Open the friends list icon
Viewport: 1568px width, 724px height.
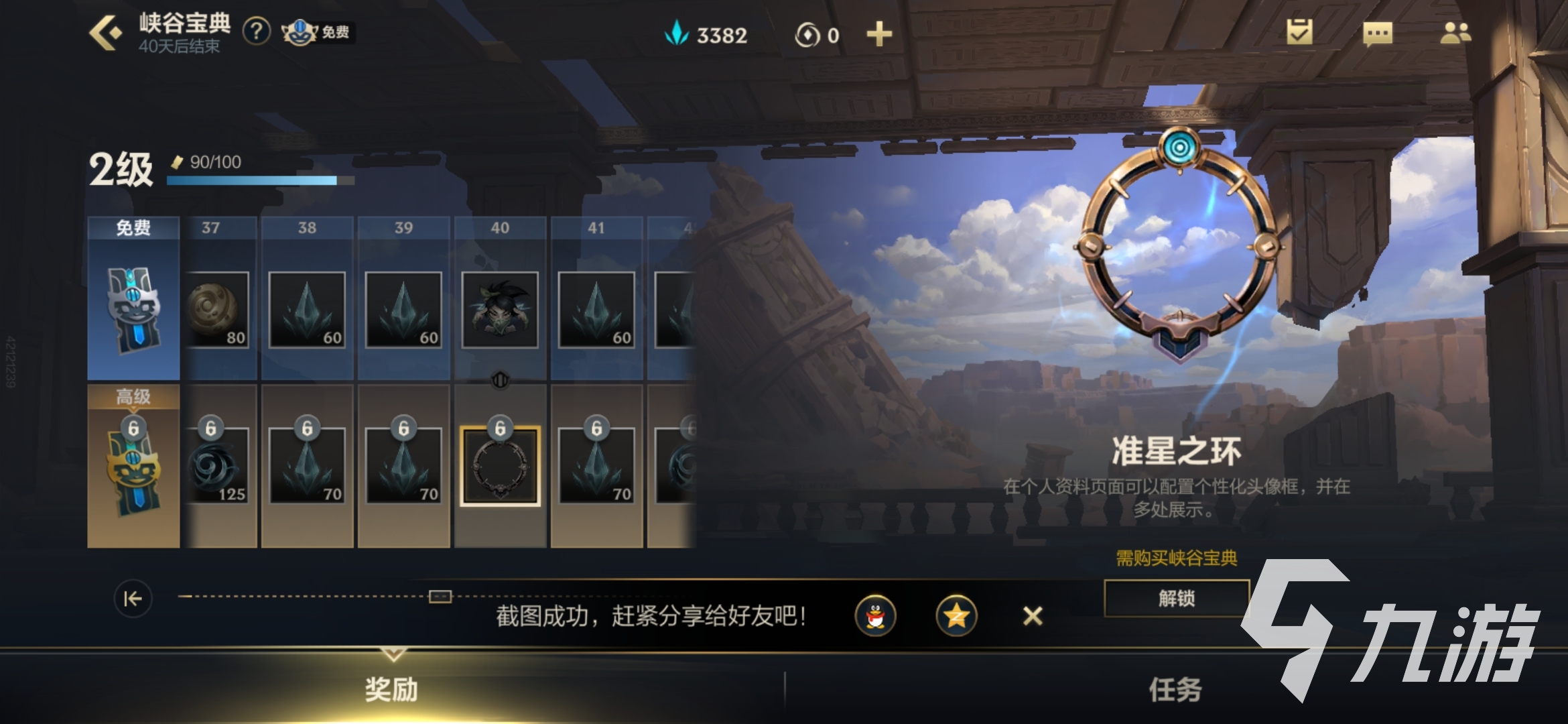click(x=1455, y=33)
